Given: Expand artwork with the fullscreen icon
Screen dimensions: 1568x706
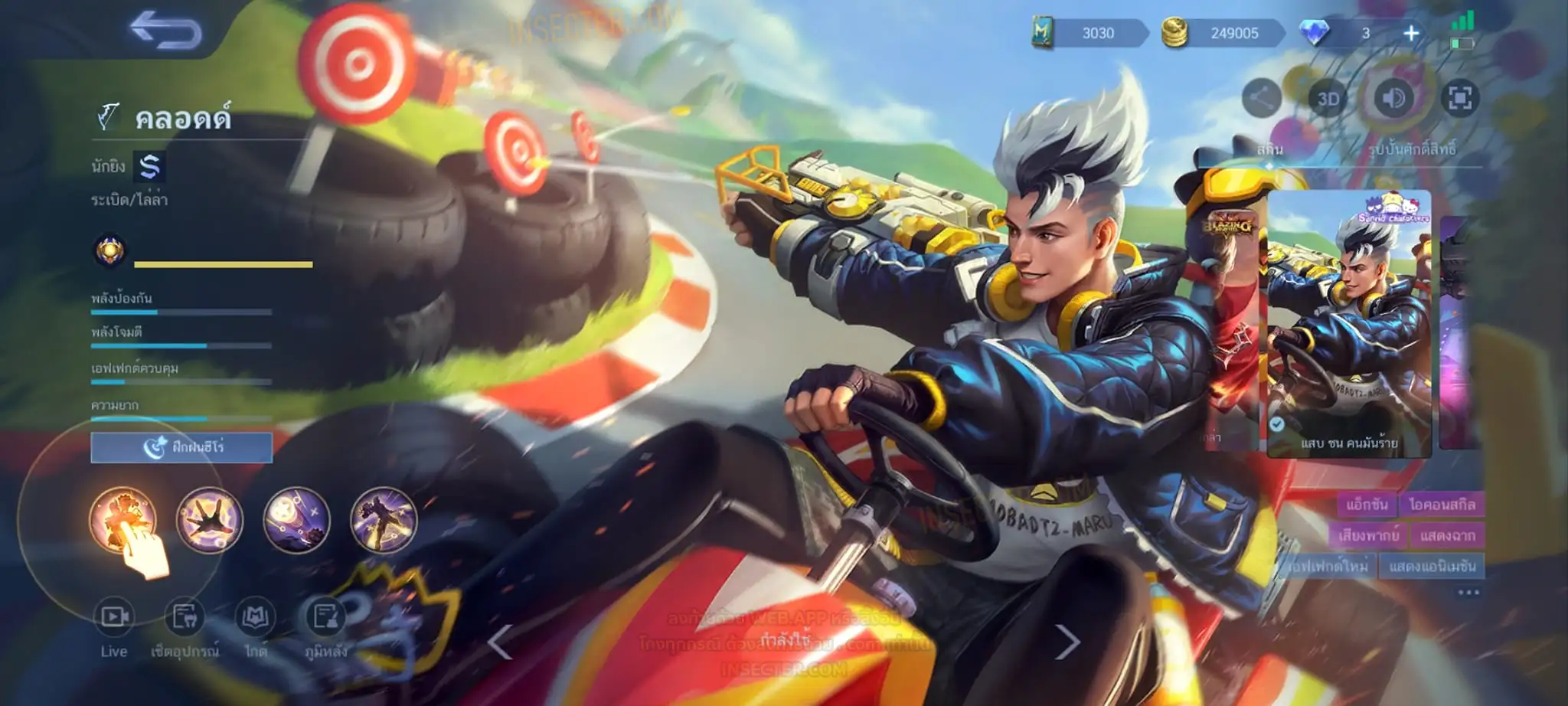Looking at the screenshot, I should (x=1459, y=98).
